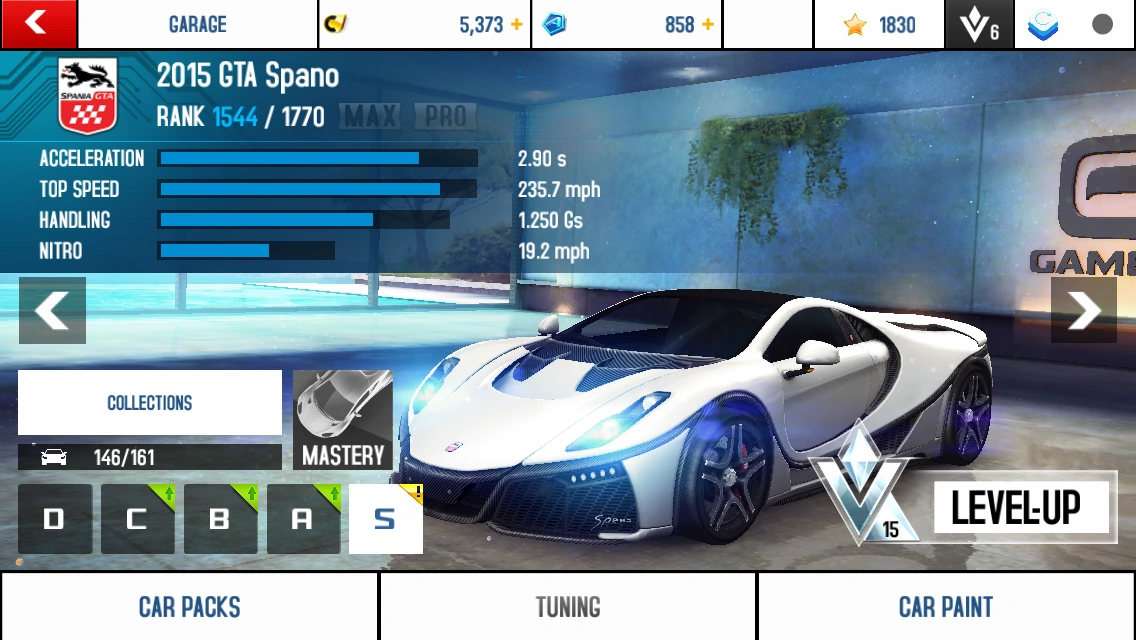The width and height of the screenshot is (1136, 640).
Task: Show the previous car in garage
Action: click(x=52, y=311)
